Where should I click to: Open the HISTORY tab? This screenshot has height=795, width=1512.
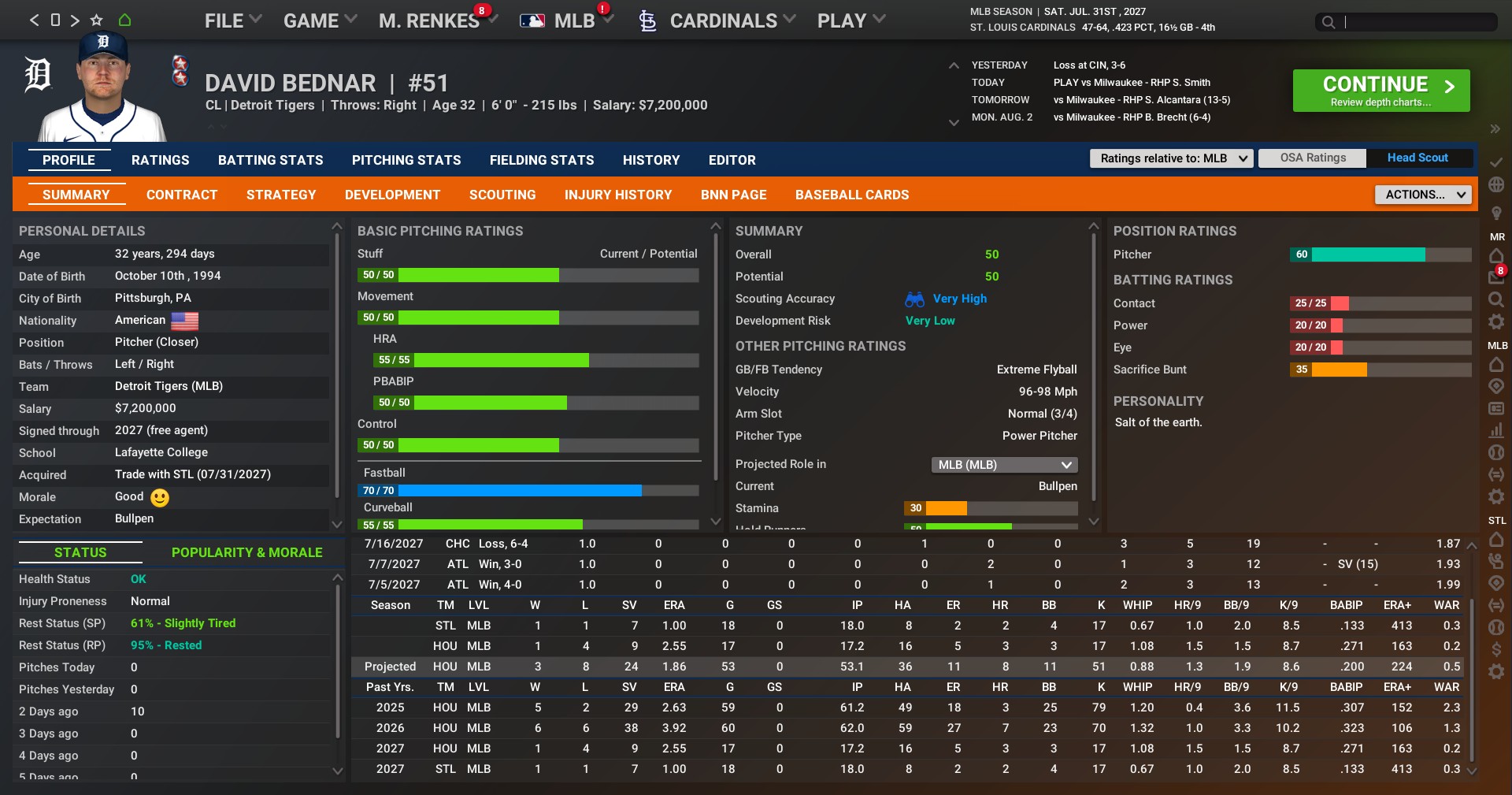pos(650,160)
